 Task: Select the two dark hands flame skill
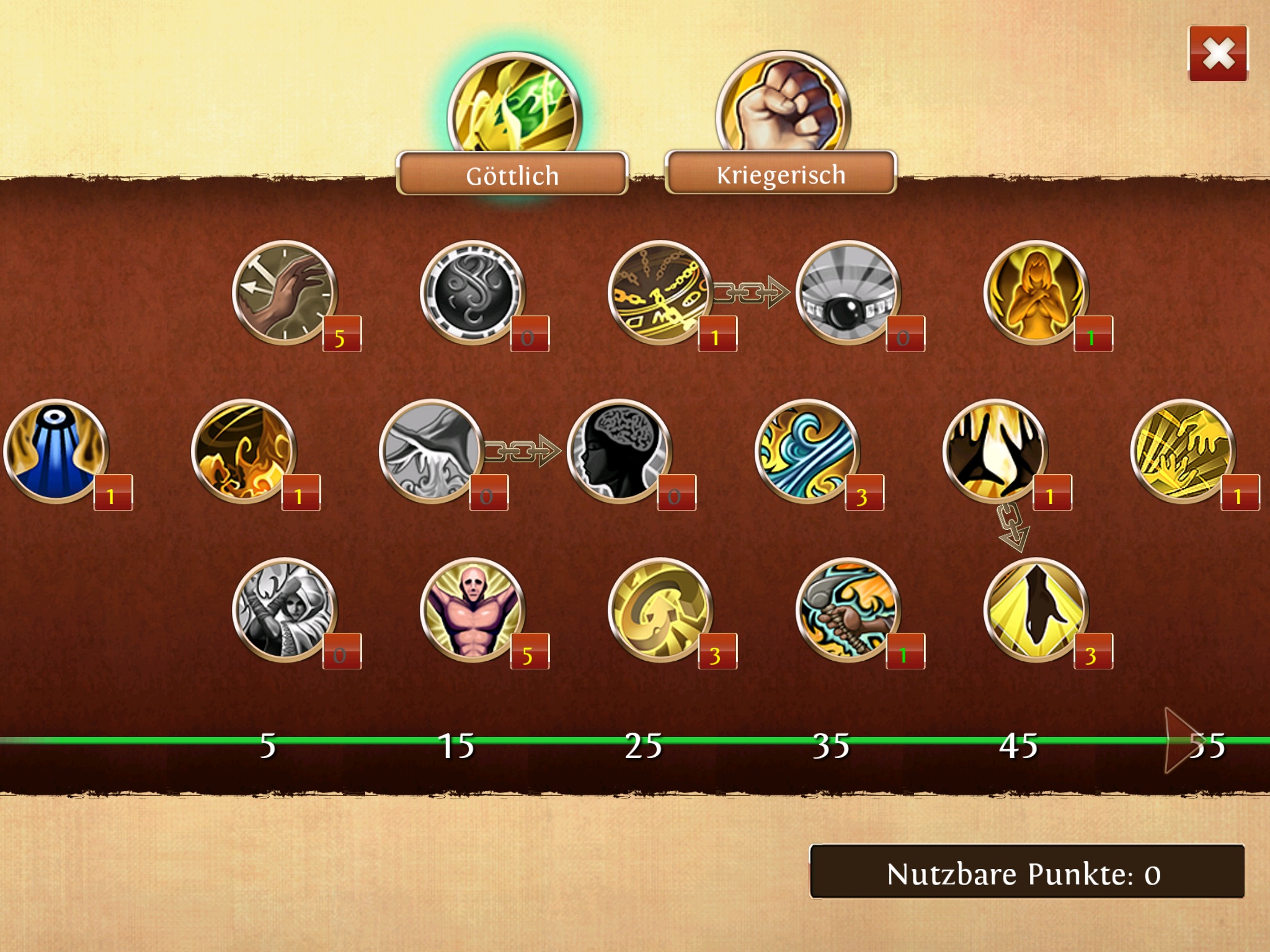[995, 451]
